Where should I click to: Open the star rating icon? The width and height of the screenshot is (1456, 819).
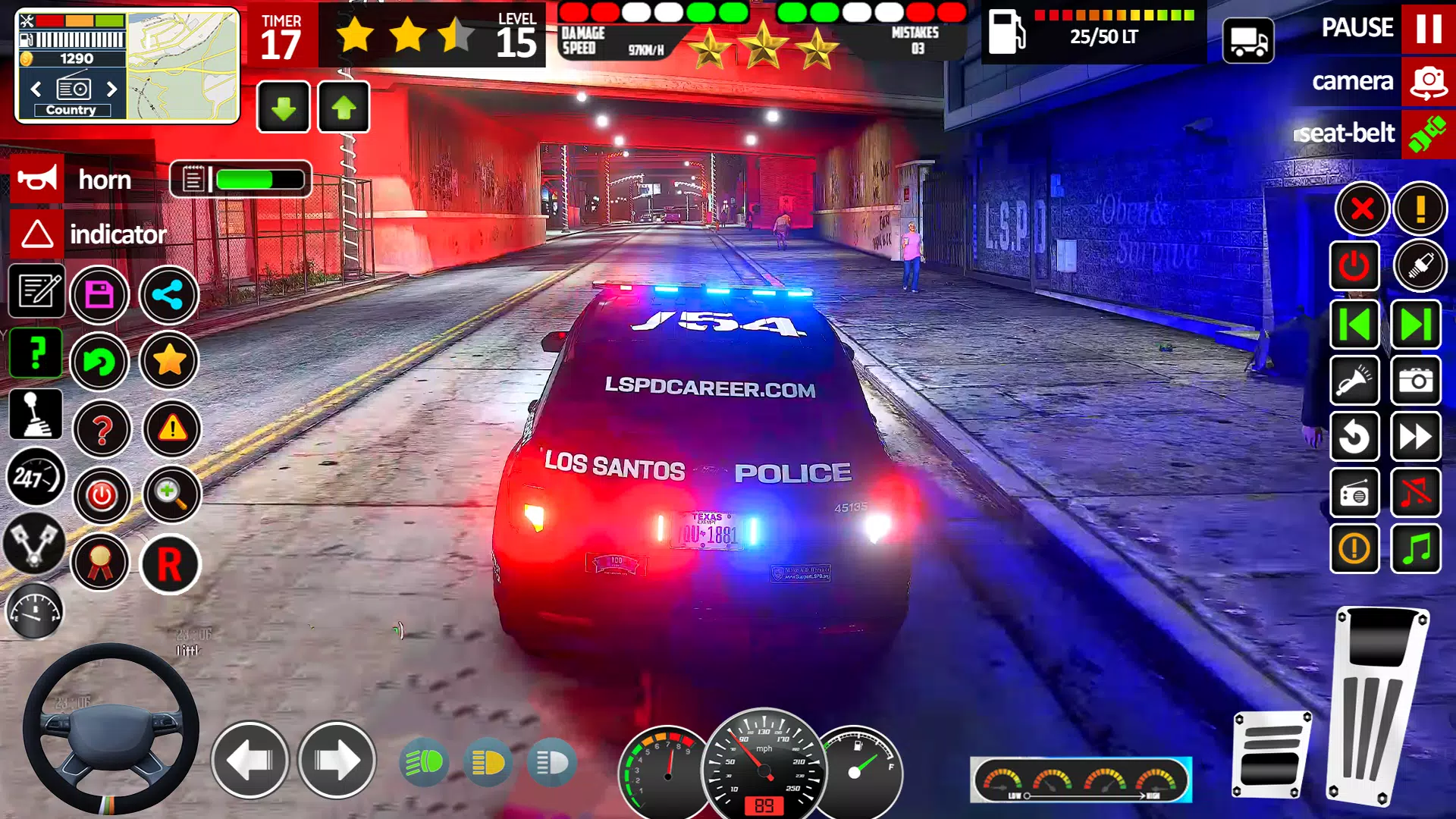(x=169, y=362)
